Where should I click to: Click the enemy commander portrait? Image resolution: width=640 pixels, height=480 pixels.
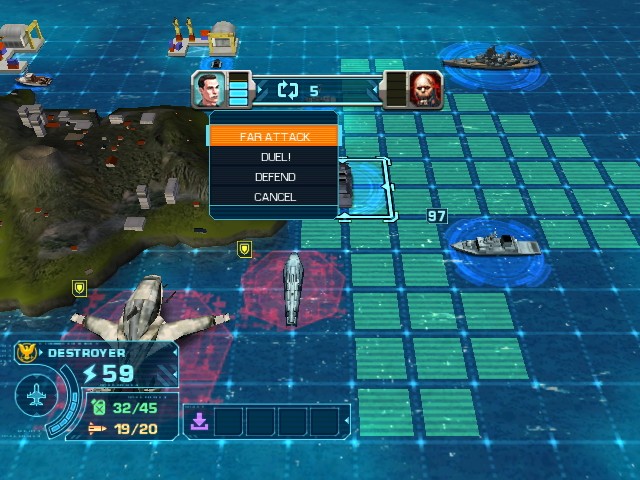[x=425, y=90]
